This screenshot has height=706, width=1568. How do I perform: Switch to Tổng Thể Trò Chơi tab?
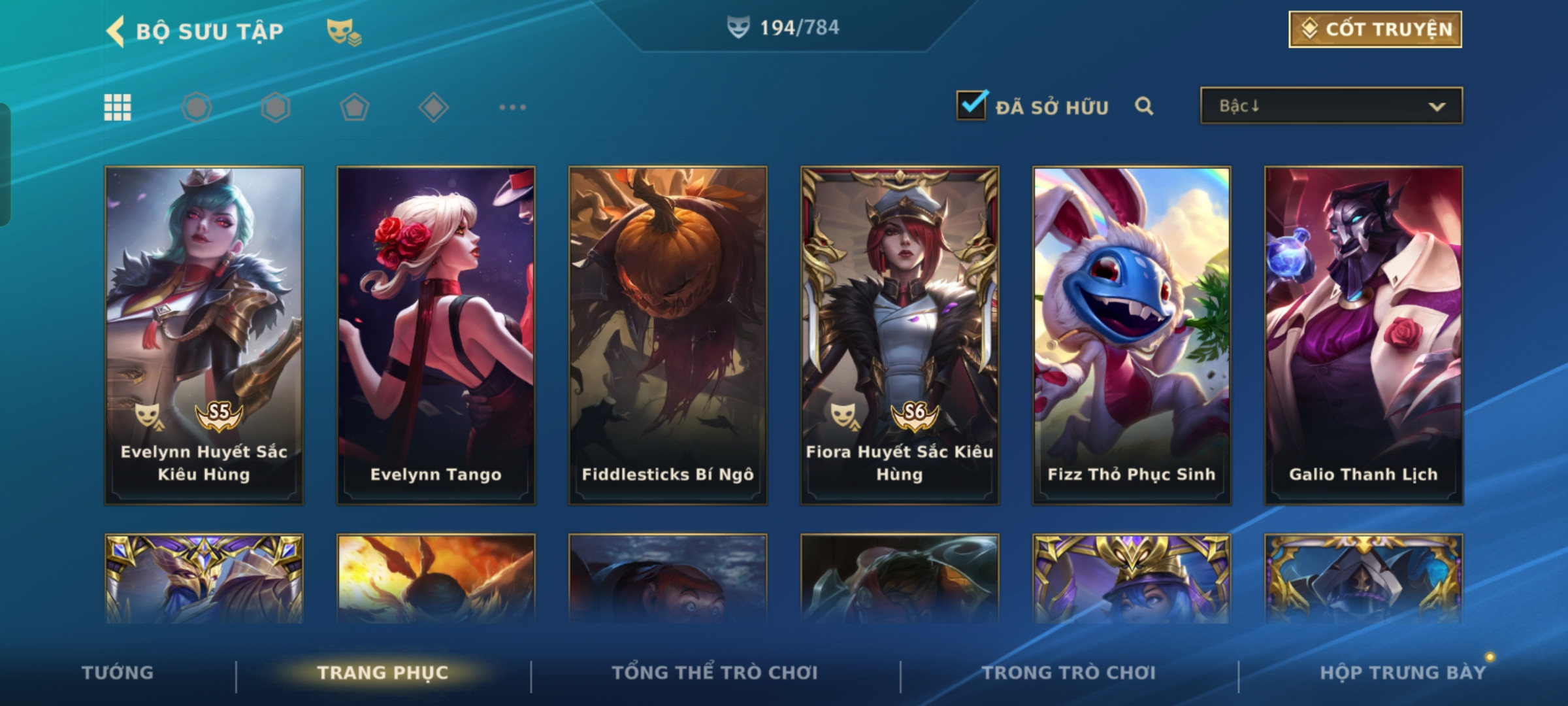[x=715, y=673]
